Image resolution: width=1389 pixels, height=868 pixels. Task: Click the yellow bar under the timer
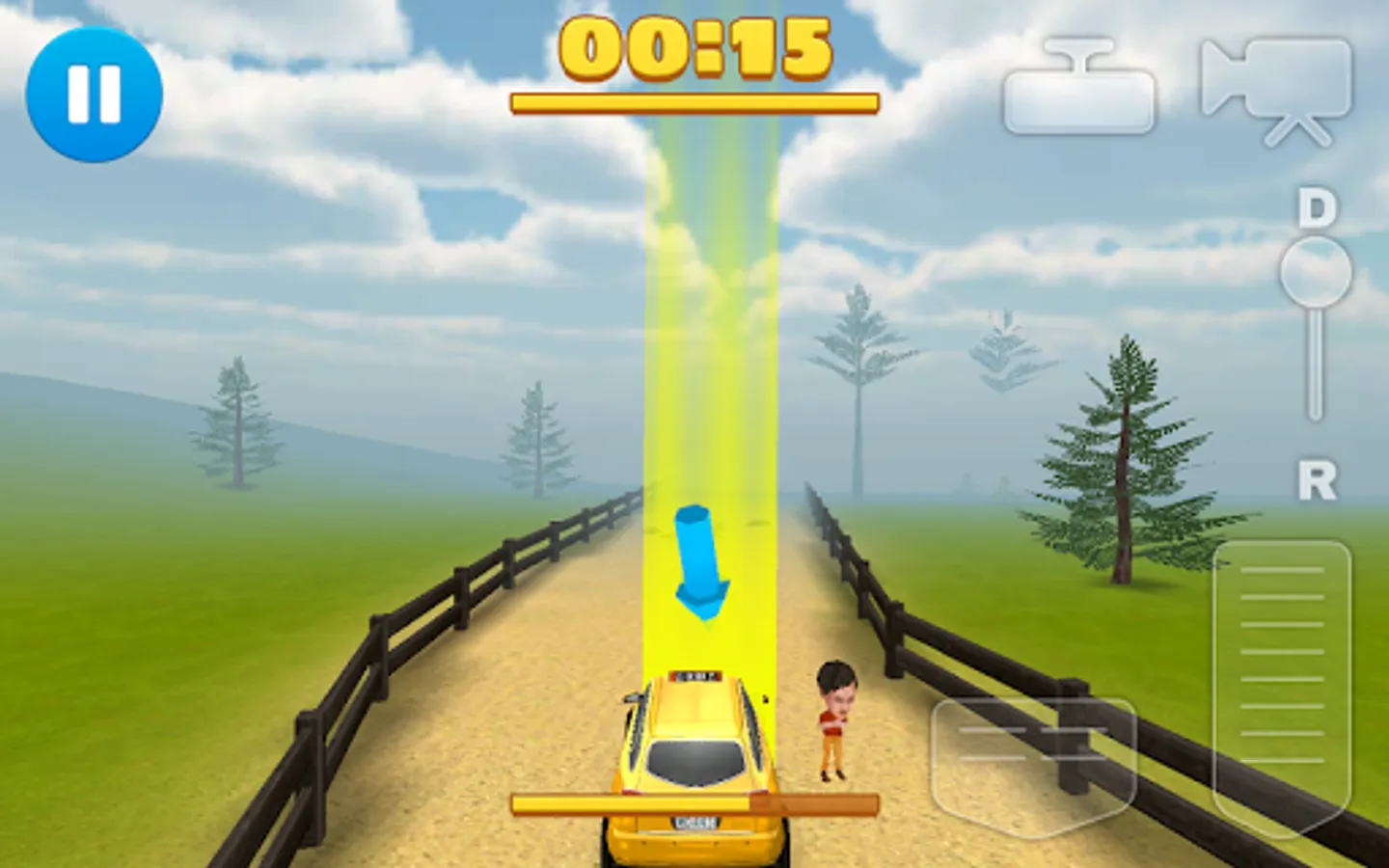(x=694, y=100)
